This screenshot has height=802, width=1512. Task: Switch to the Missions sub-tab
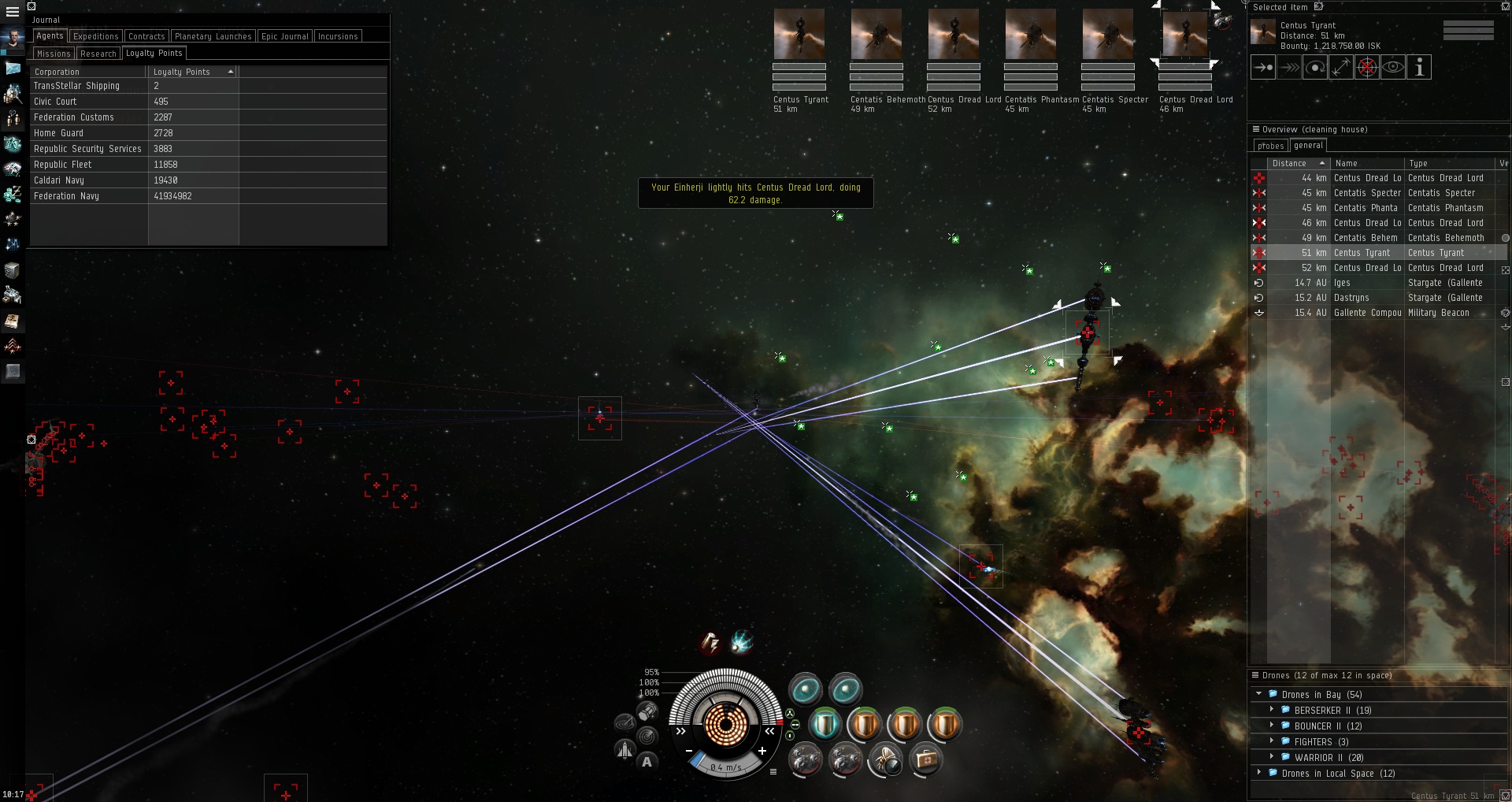click(x=54, y=54)
